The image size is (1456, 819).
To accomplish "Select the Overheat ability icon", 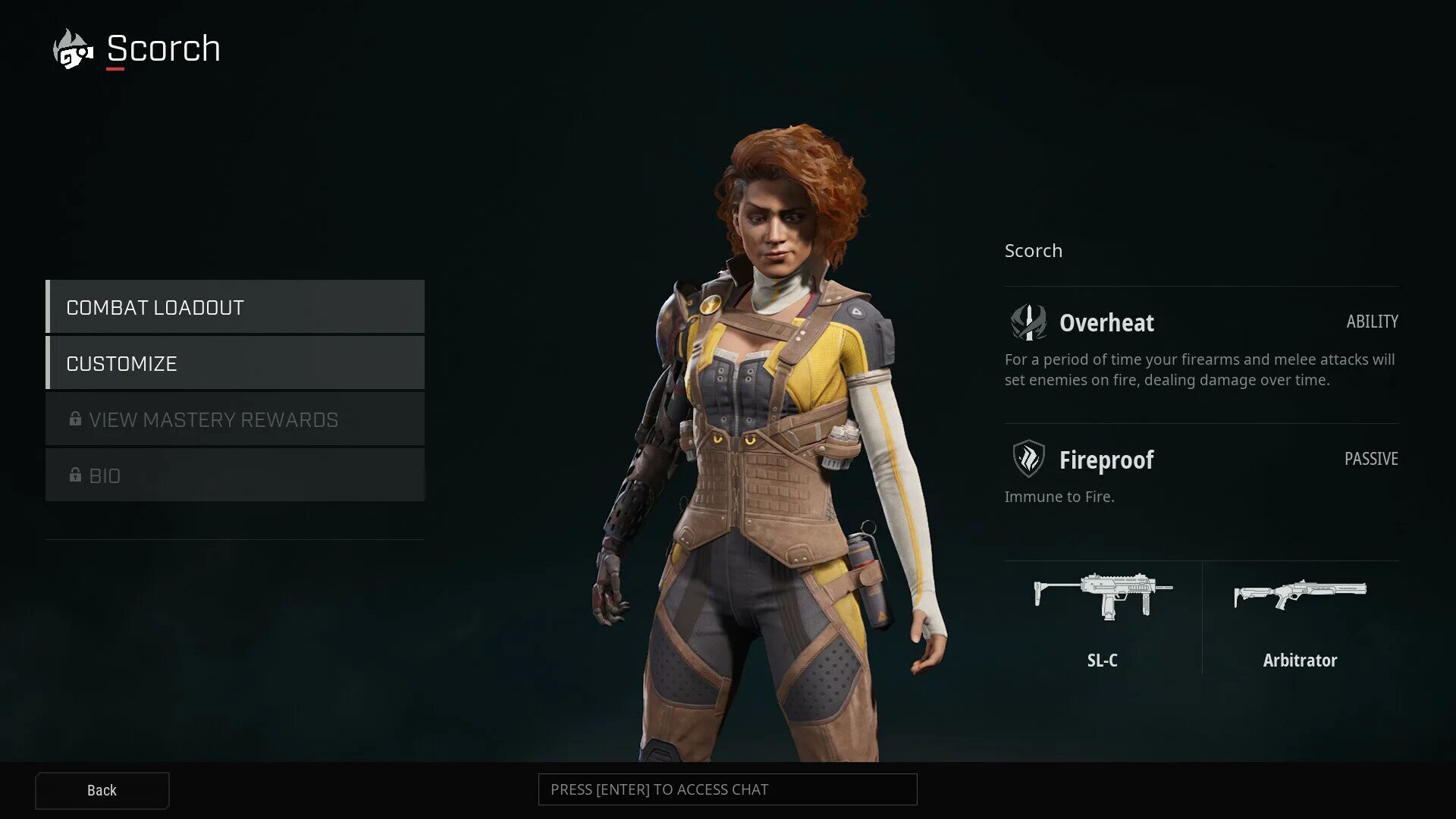I will [x=1028, y=322].
